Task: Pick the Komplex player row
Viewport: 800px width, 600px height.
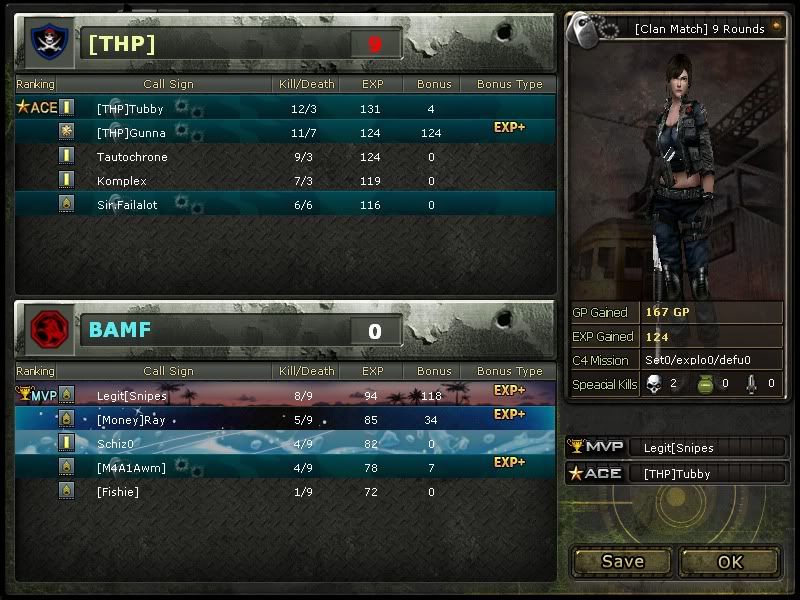Action: (285, 180)
